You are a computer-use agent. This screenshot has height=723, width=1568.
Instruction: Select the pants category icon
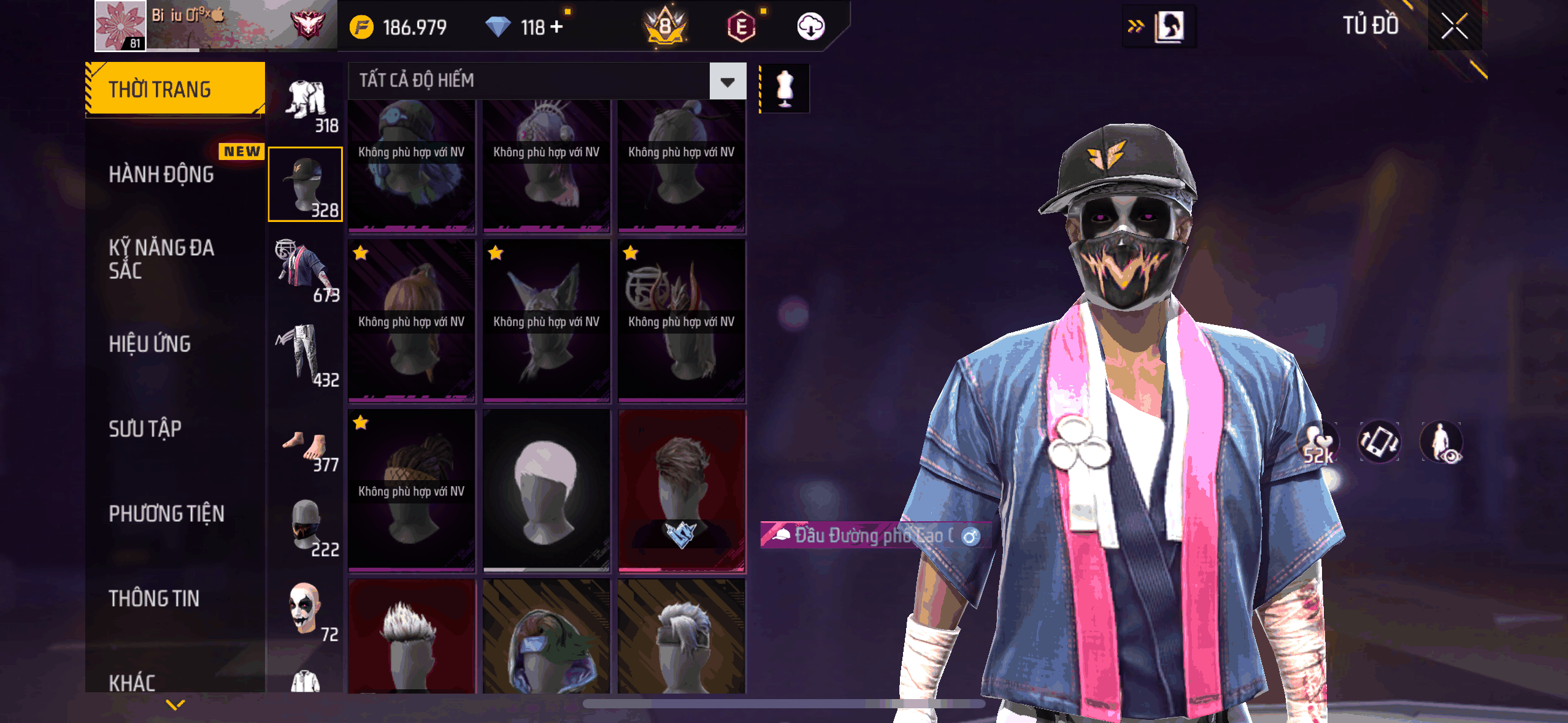[x=306, y=356]
